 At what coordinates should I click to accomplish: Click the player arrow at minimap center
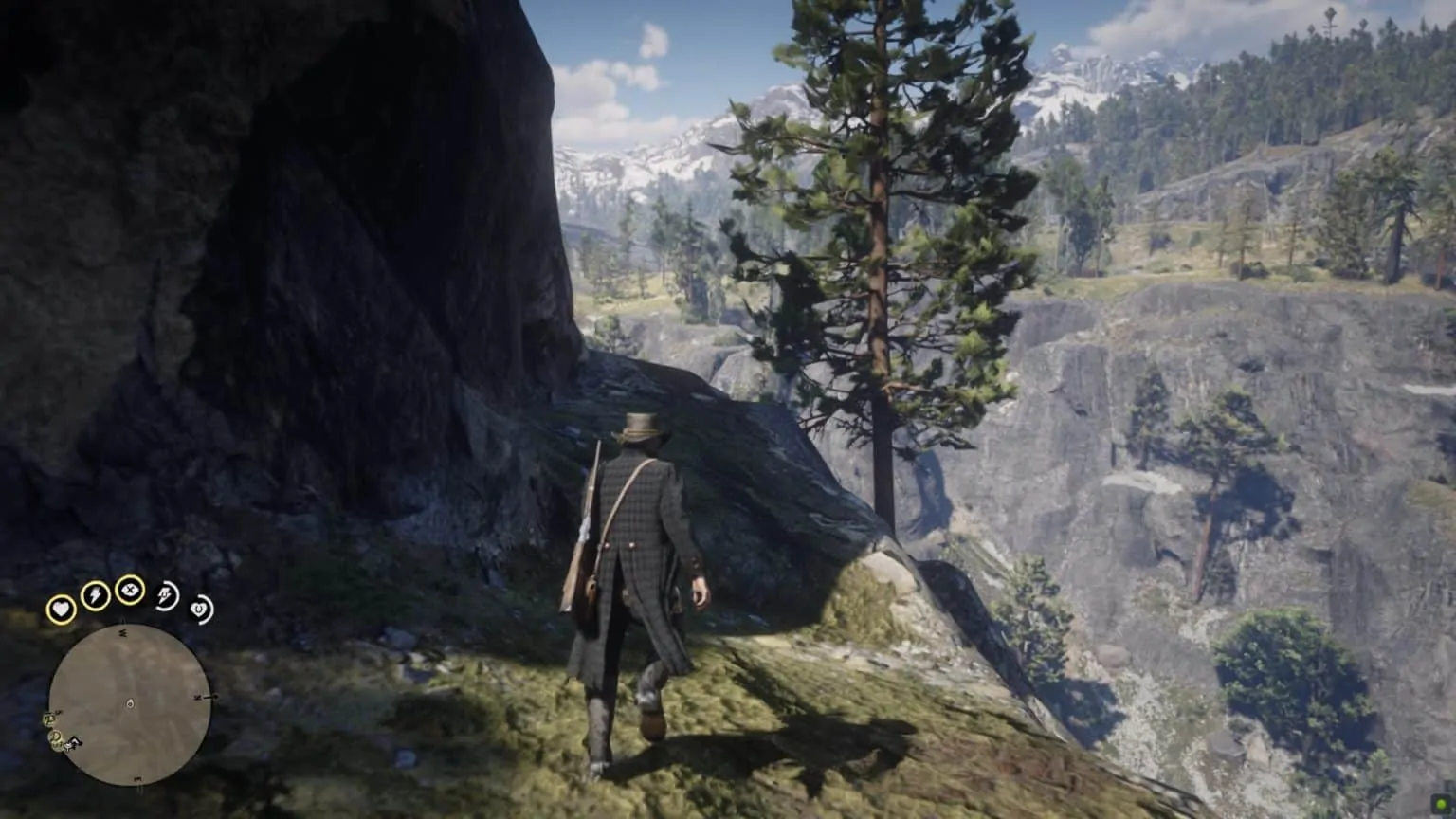coord(130,703)
